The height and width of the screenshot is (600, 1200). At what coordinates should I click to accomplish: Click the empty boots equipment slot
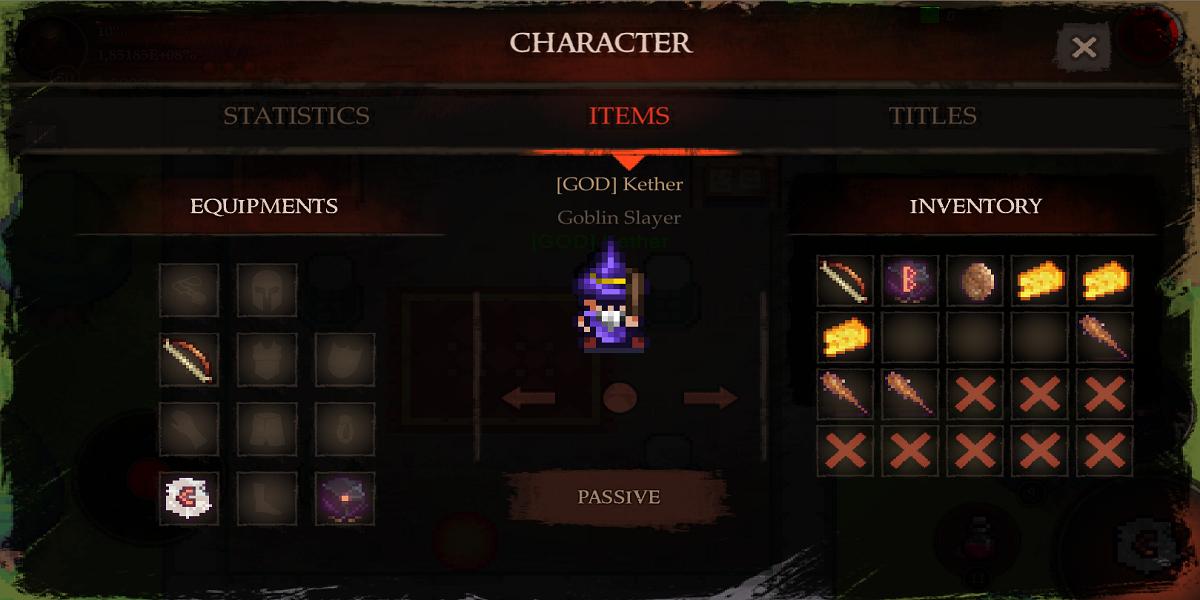(x=267, y=498)
